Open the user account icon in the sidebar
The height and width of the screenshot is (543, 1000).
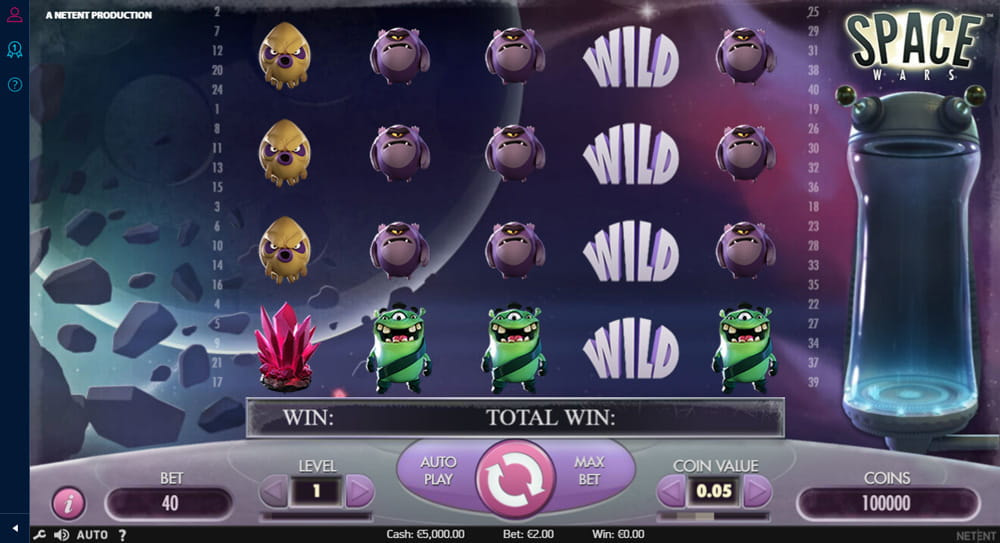pos(14,15)
